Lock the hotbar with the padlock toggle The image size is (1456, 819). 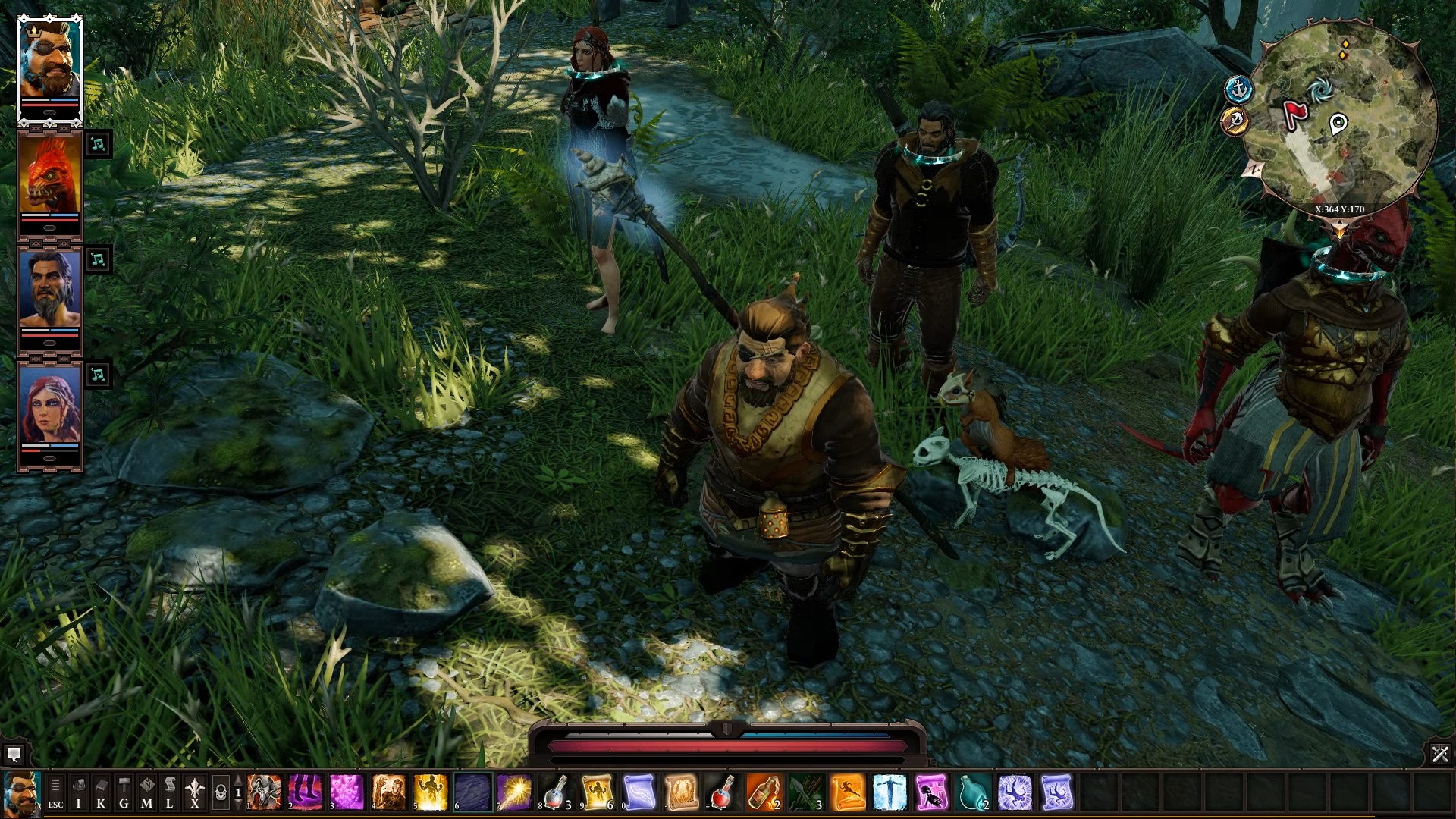click(x=221, y=792)
